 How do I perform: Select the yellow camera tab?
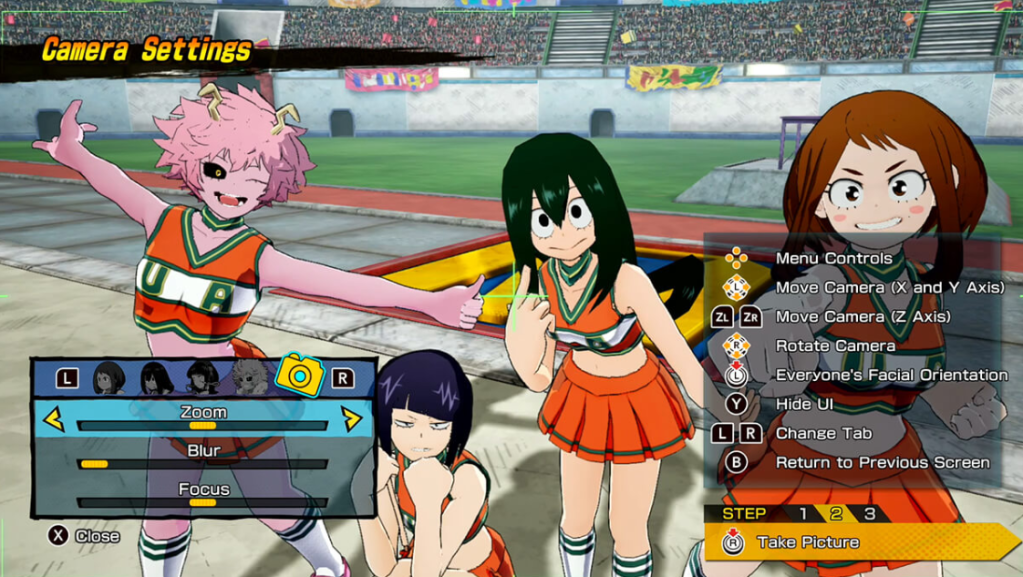299,375
